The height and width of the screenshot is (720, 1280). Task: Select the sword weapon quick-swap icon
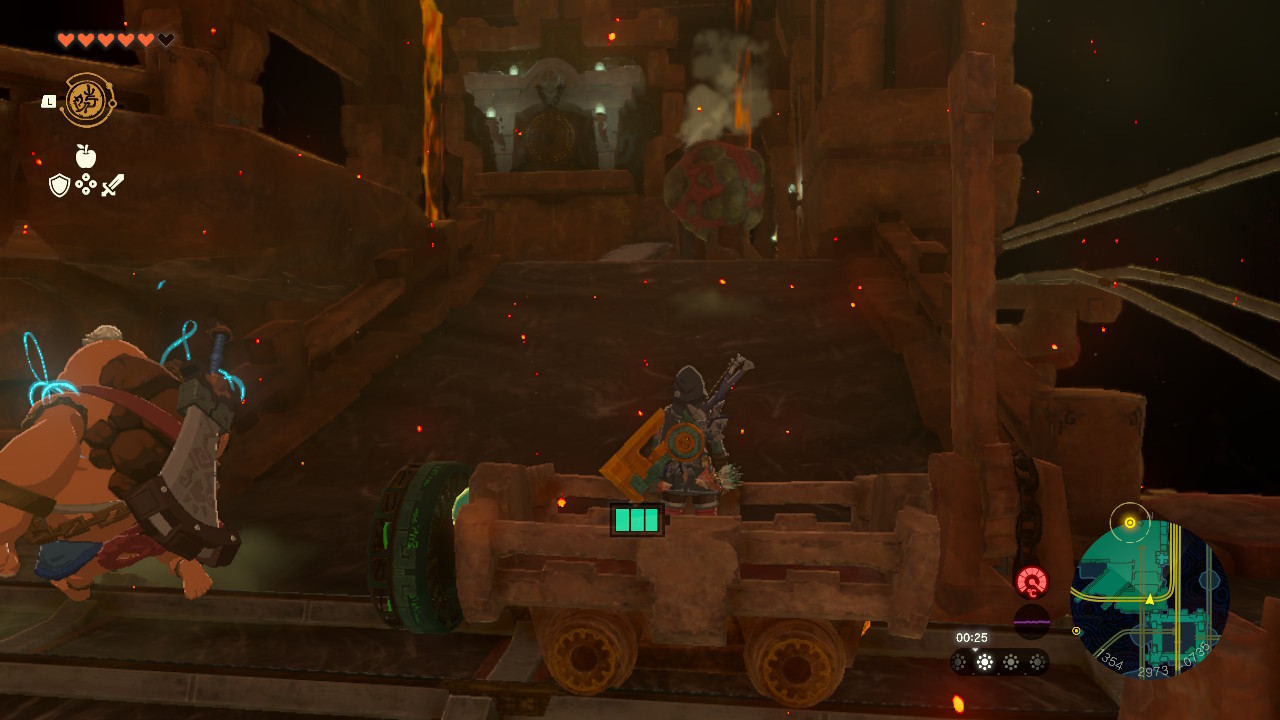113,185
